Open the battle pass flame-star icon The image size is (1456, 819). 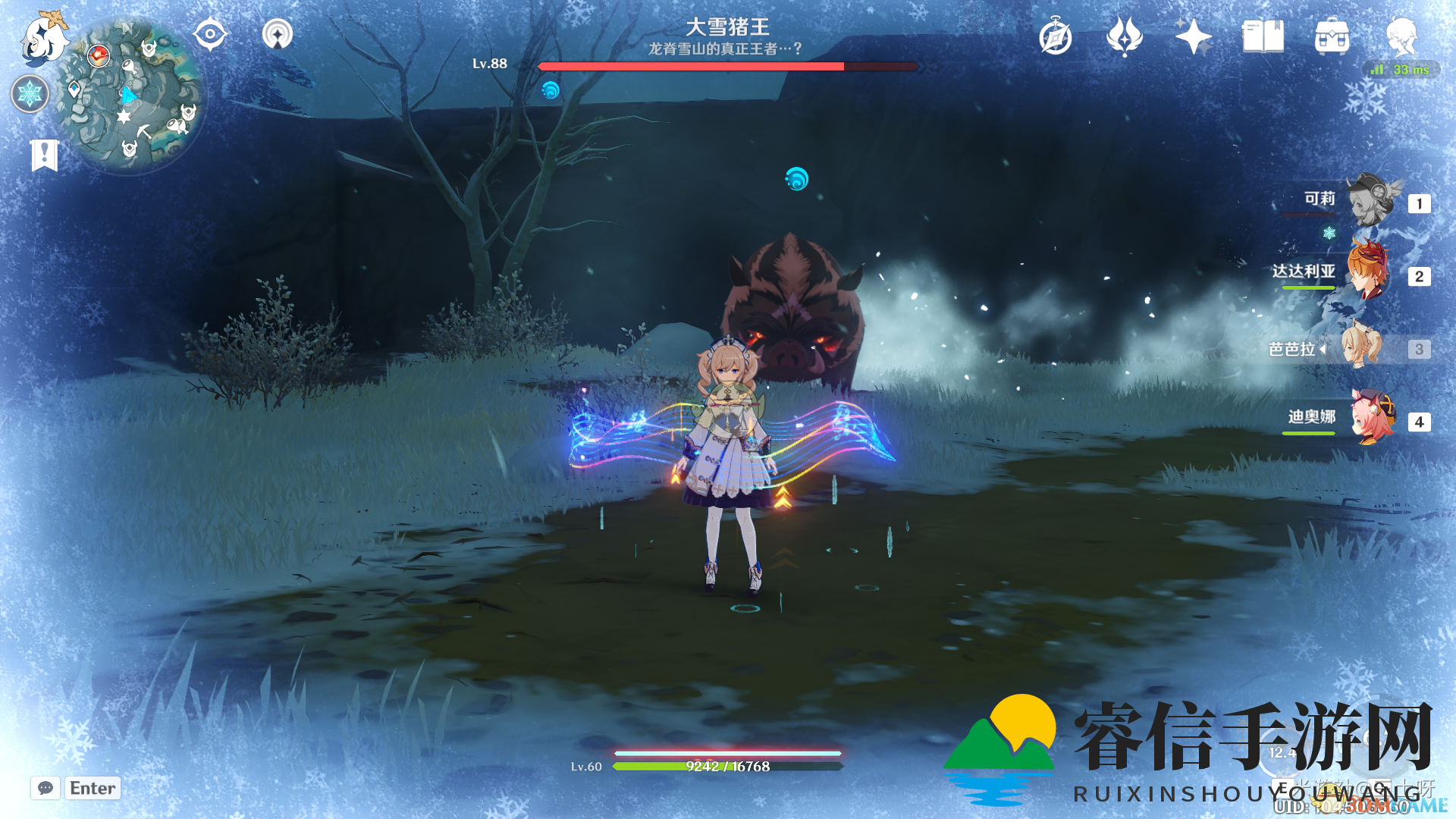(1124, 36)
